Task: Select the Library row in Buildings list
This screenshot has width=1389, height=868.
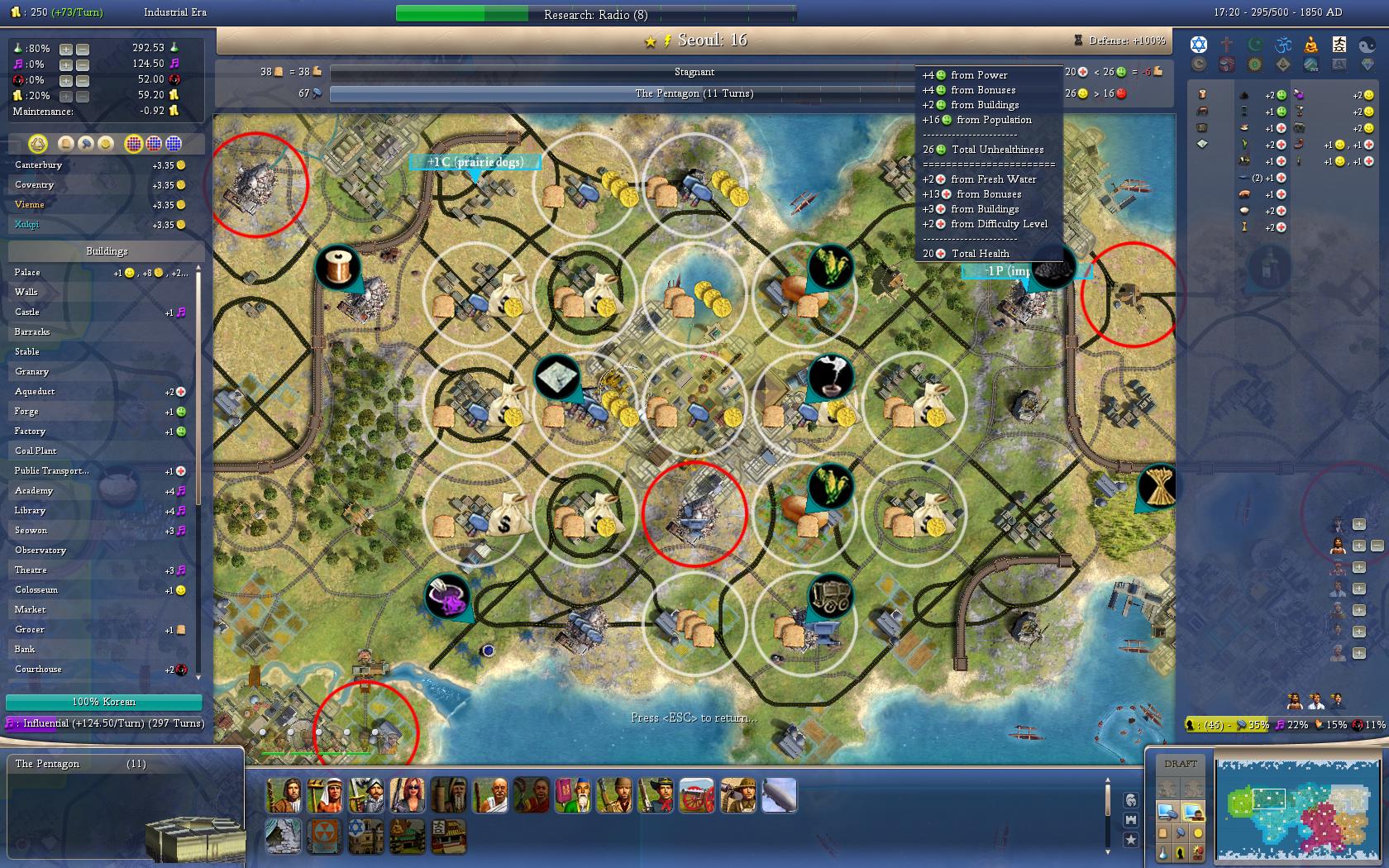Action: tap(30, 511)
